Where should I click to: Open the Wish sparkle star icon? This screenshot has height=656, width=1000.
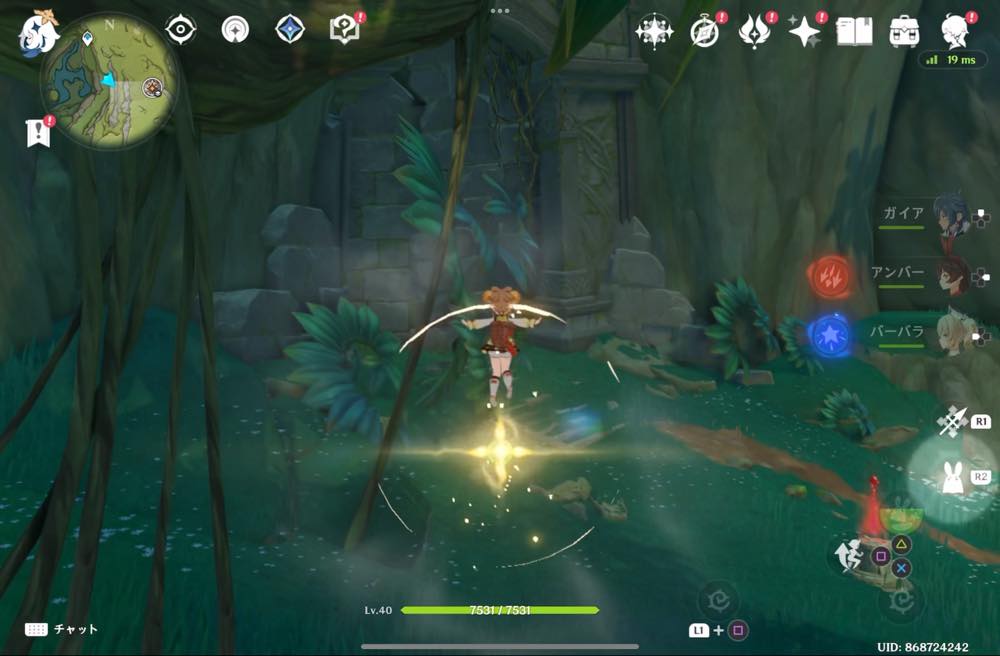pos(804,32)
